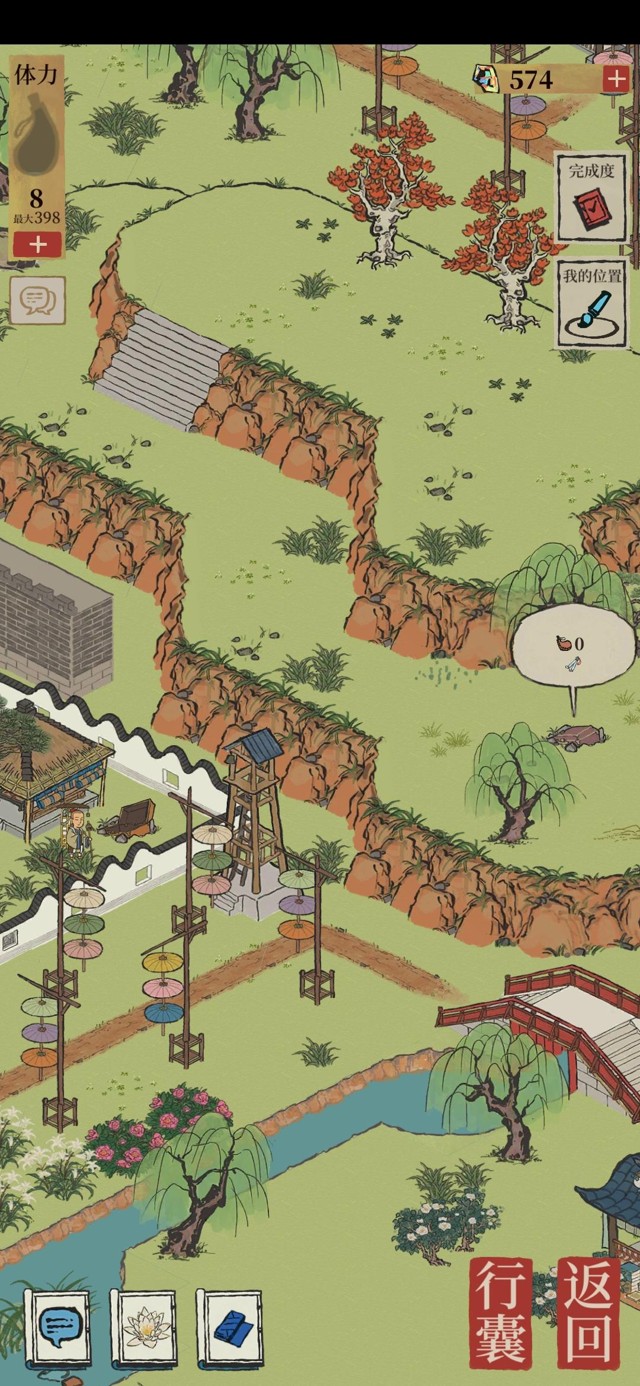The image size is (640, 1386).
Task: Select the white lotus flower book
Action: [145, 1328]
